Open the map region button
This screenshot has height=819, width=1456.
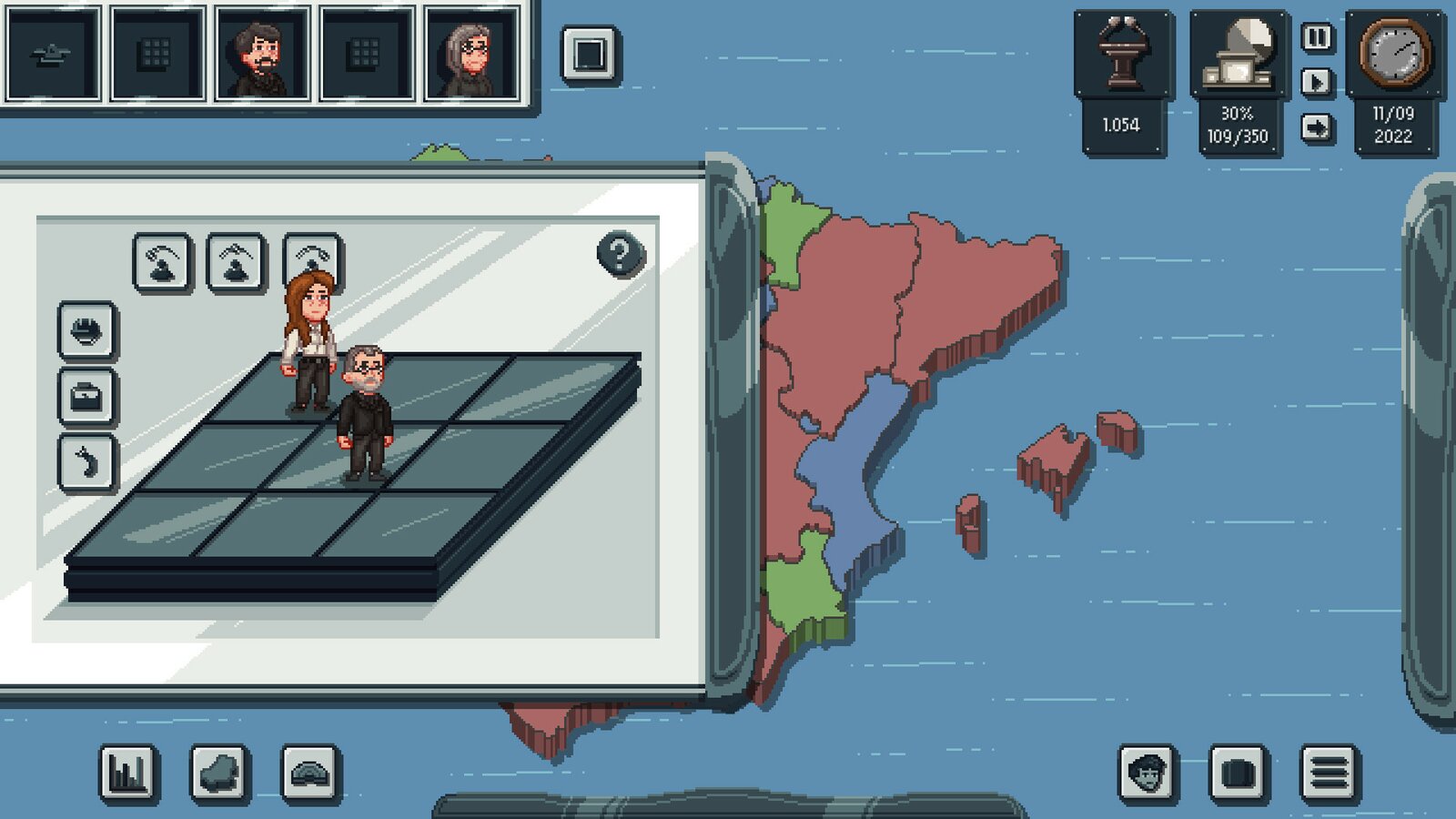point(219,773)
